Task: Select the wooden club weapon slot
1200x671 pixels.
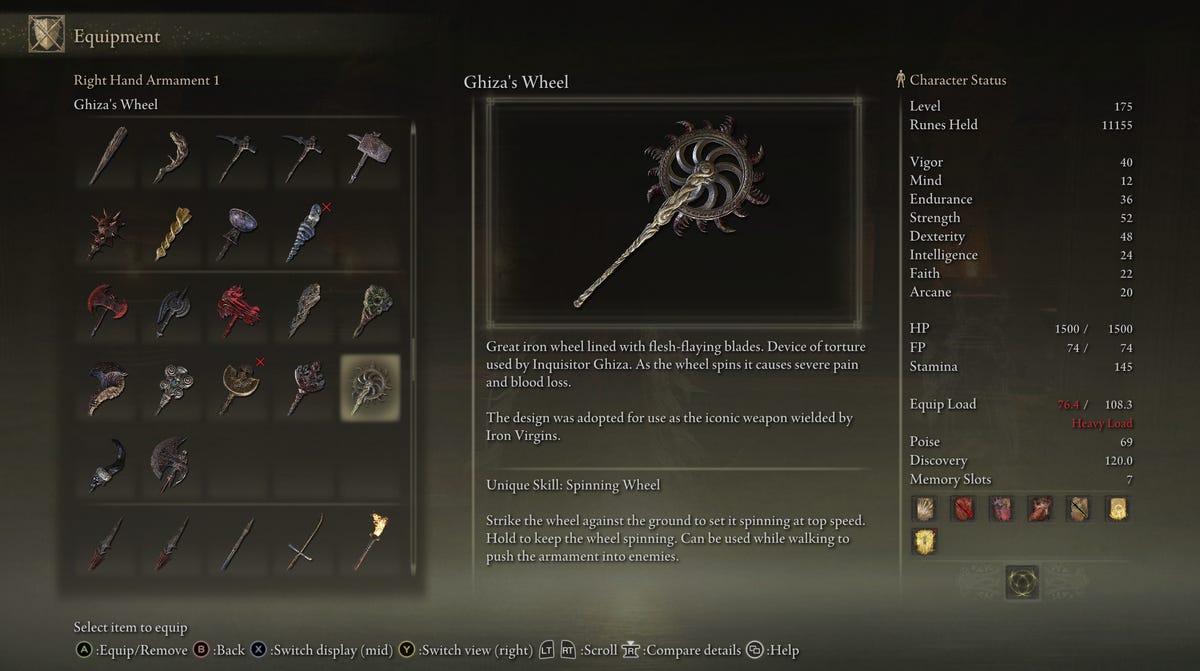Action: [107, 155]
